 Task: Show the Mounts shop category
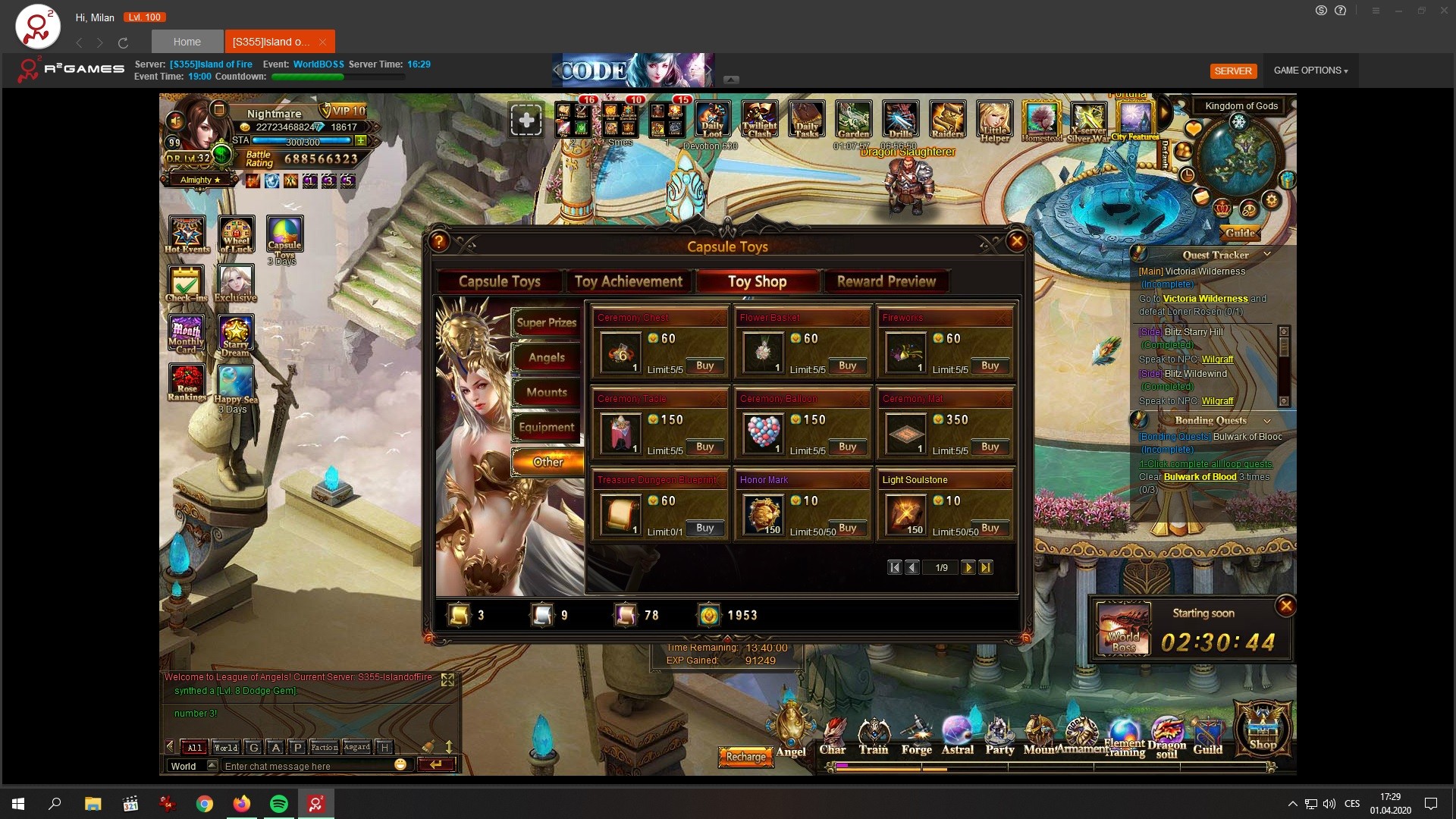pos(546,392)
